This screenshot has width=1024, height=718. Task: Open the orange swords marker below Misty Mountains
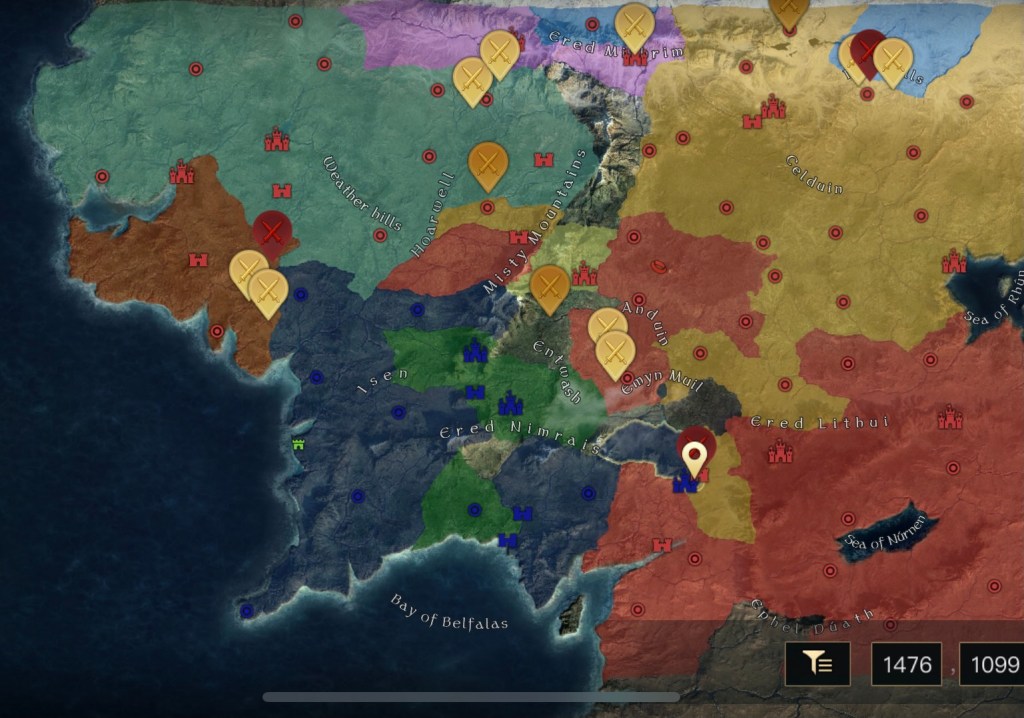[549, 286]
